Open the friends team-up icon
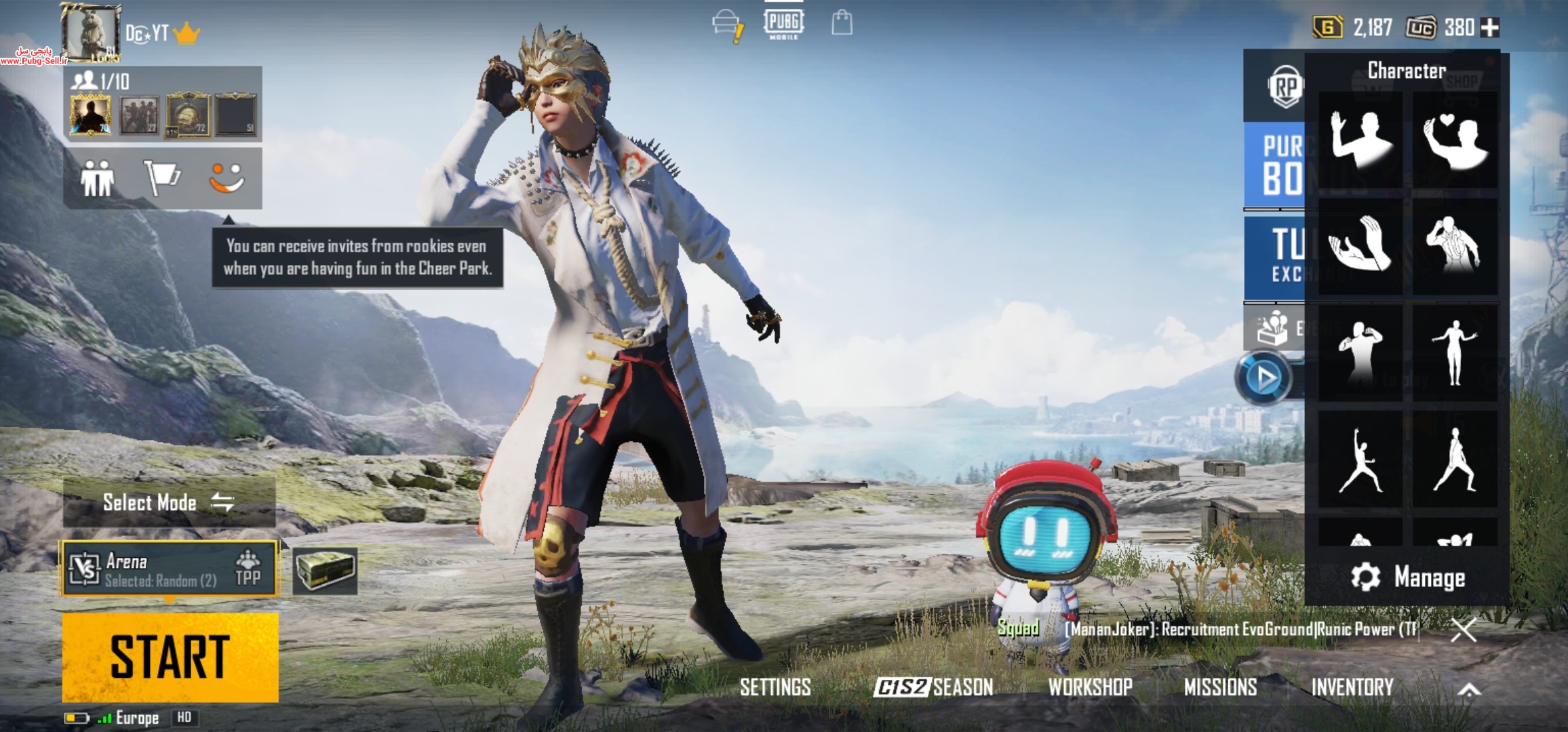This screenshot has width=1568, height=732. pos(97,179)
